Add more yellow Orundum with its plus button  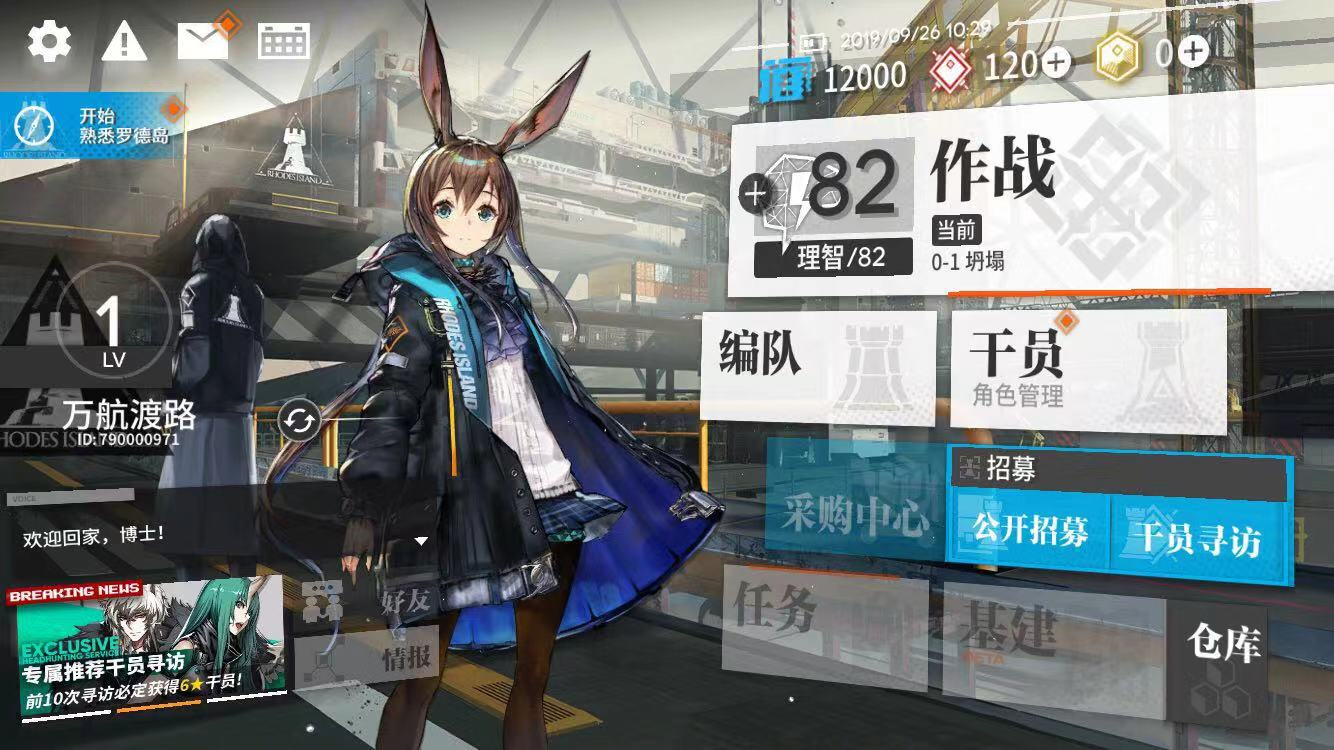coord(1193,50)
